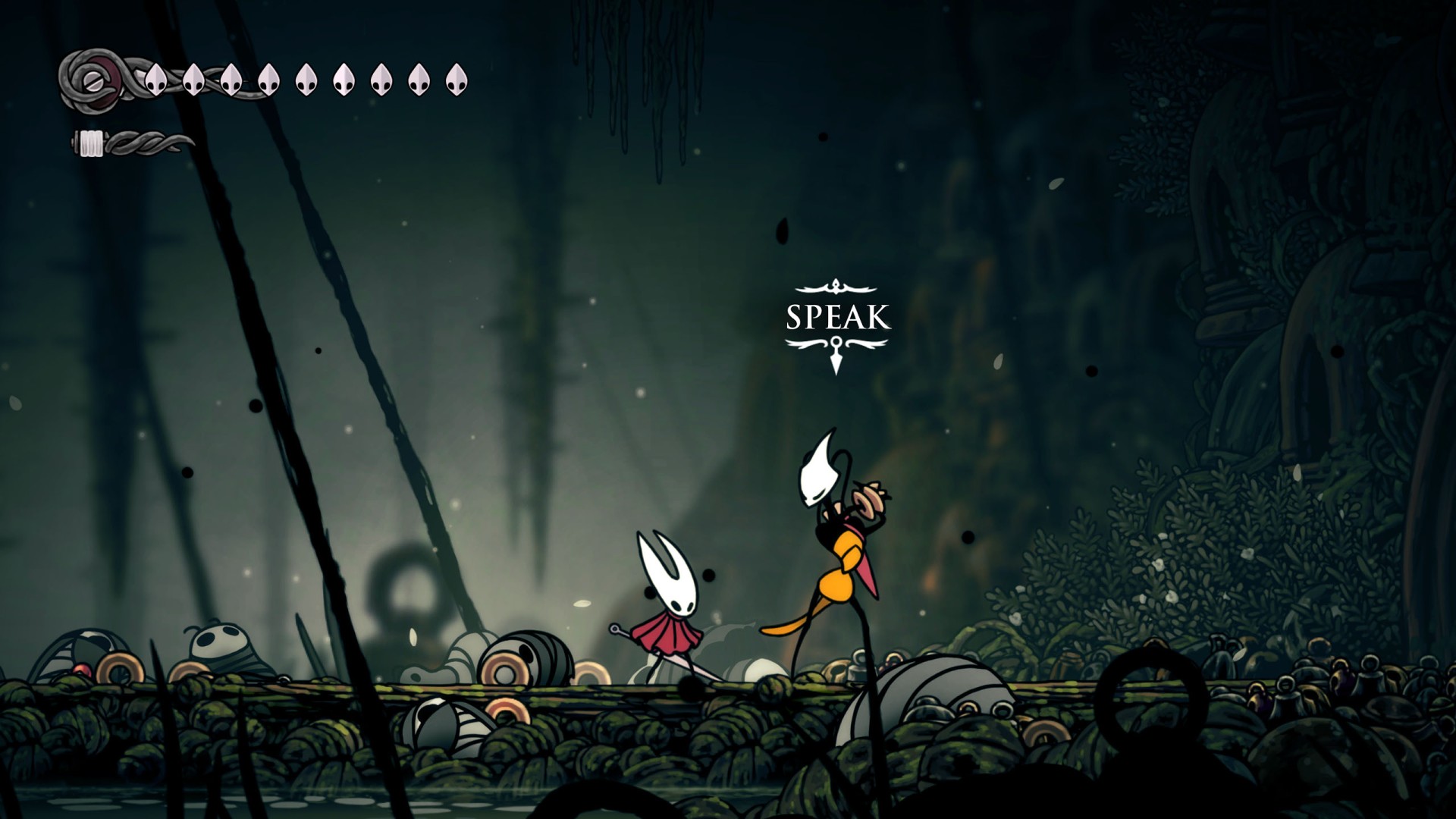Screen dimensions: 1456x819
Task: Select the SPEAK interaction prompt
Action: (837, 318)
